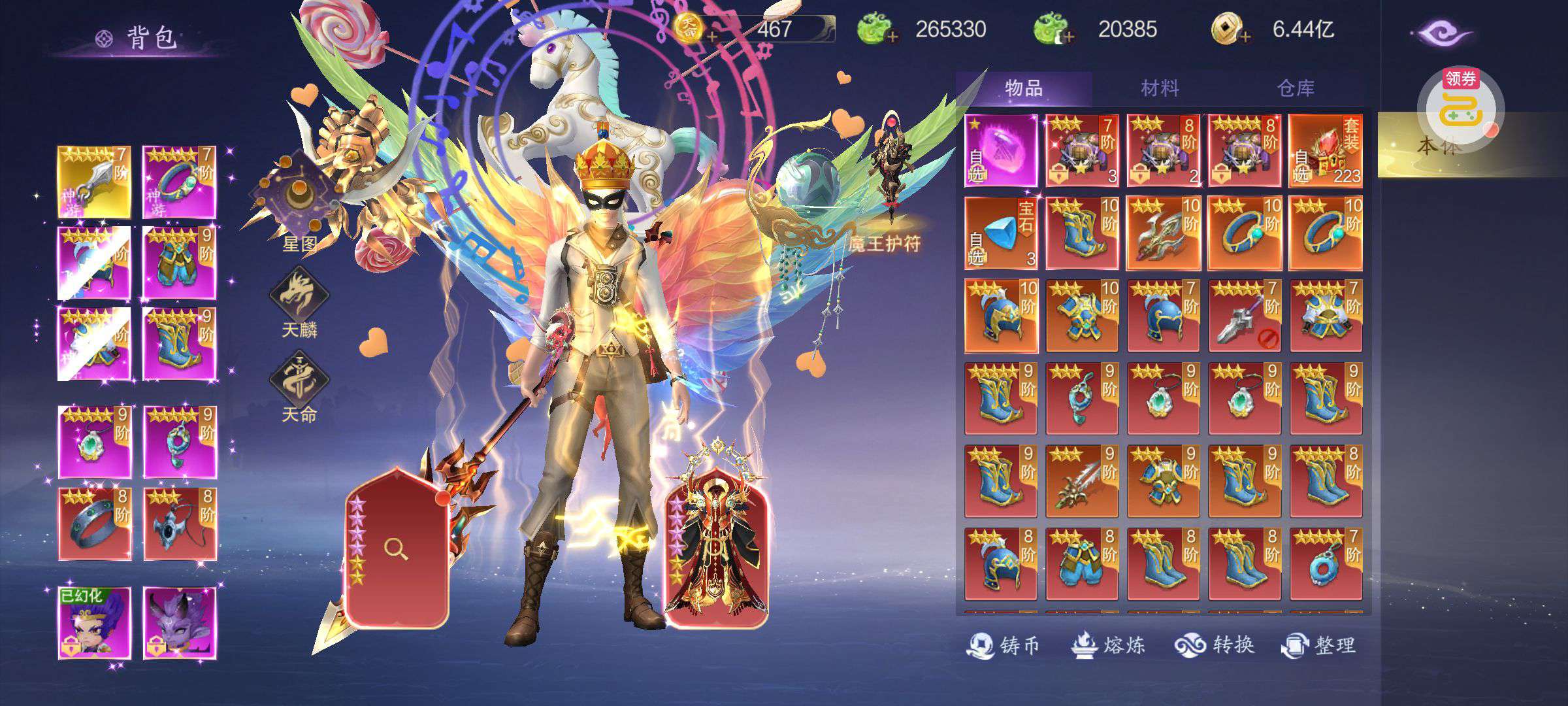1568x706 pixels.
Task: Select the 物品 items tab
Action: click(x=1024, y=88)
